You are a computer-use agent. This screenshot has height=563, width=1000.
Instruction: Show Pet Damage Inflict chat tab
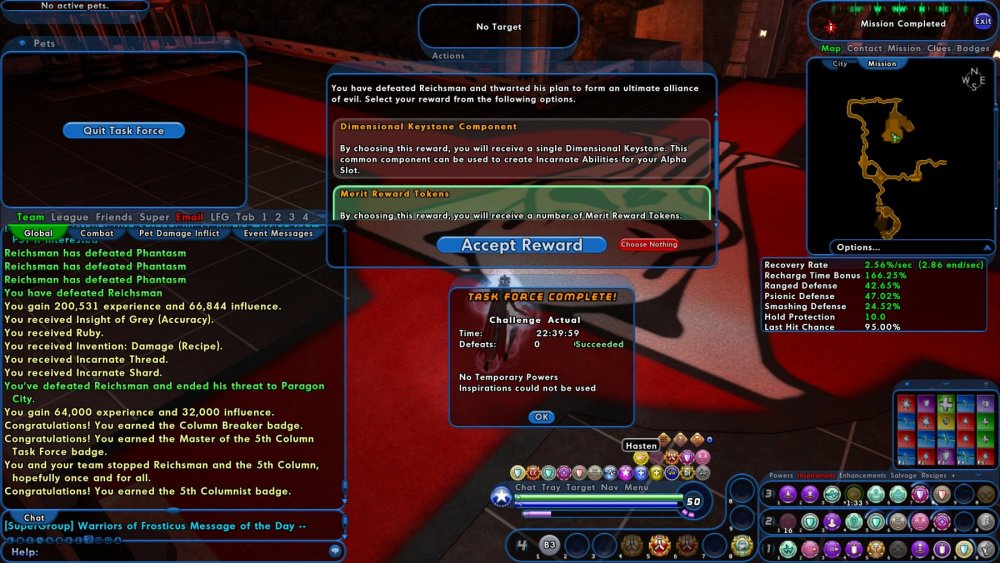[178, 233]
